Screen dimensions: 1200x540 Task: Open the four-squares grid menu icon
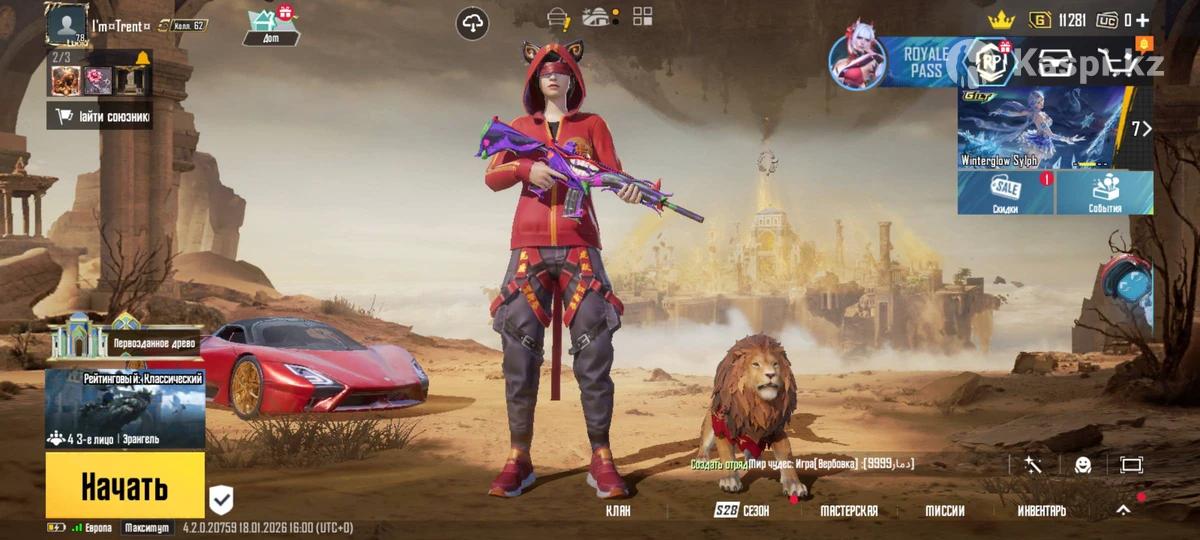[642, 16]
